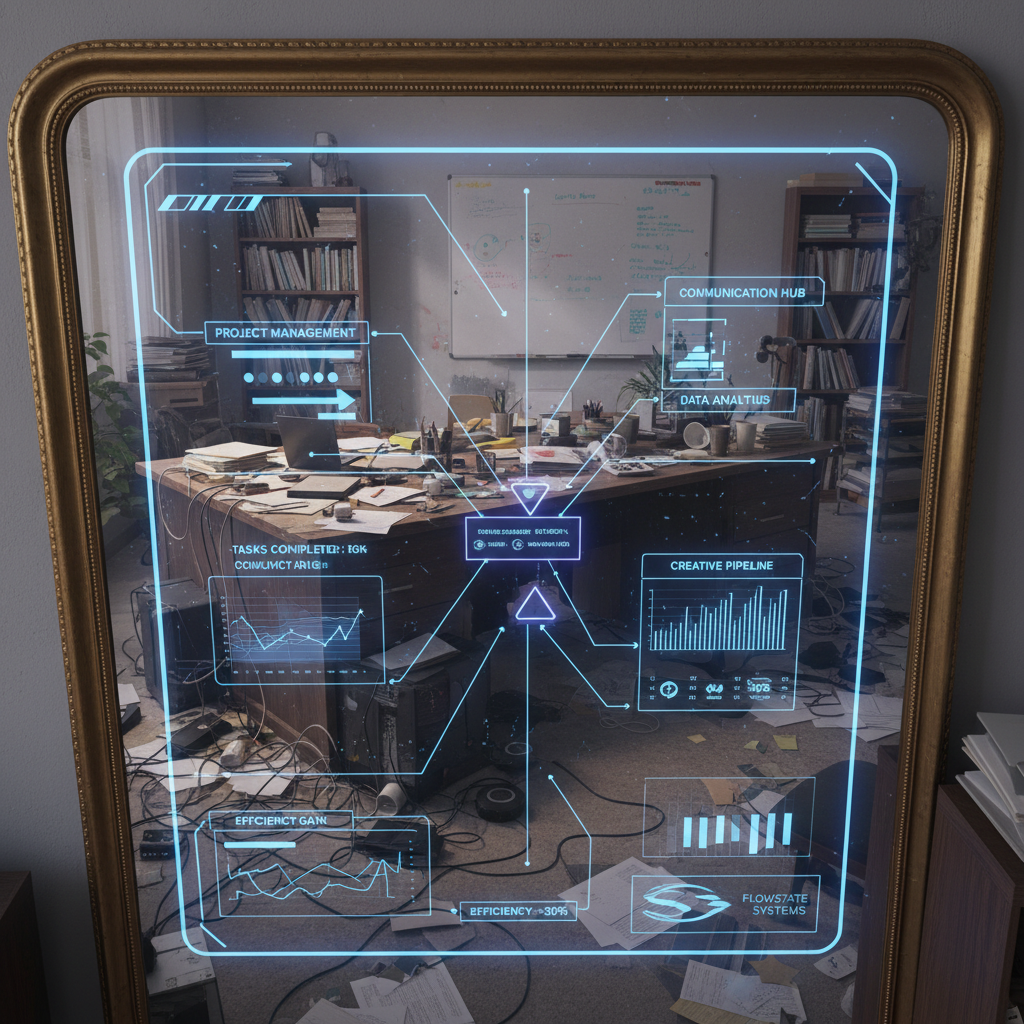Open the Efficiency Gain graph panel
This screenshot has width=1024, height=1024.
tap(281, 820)
